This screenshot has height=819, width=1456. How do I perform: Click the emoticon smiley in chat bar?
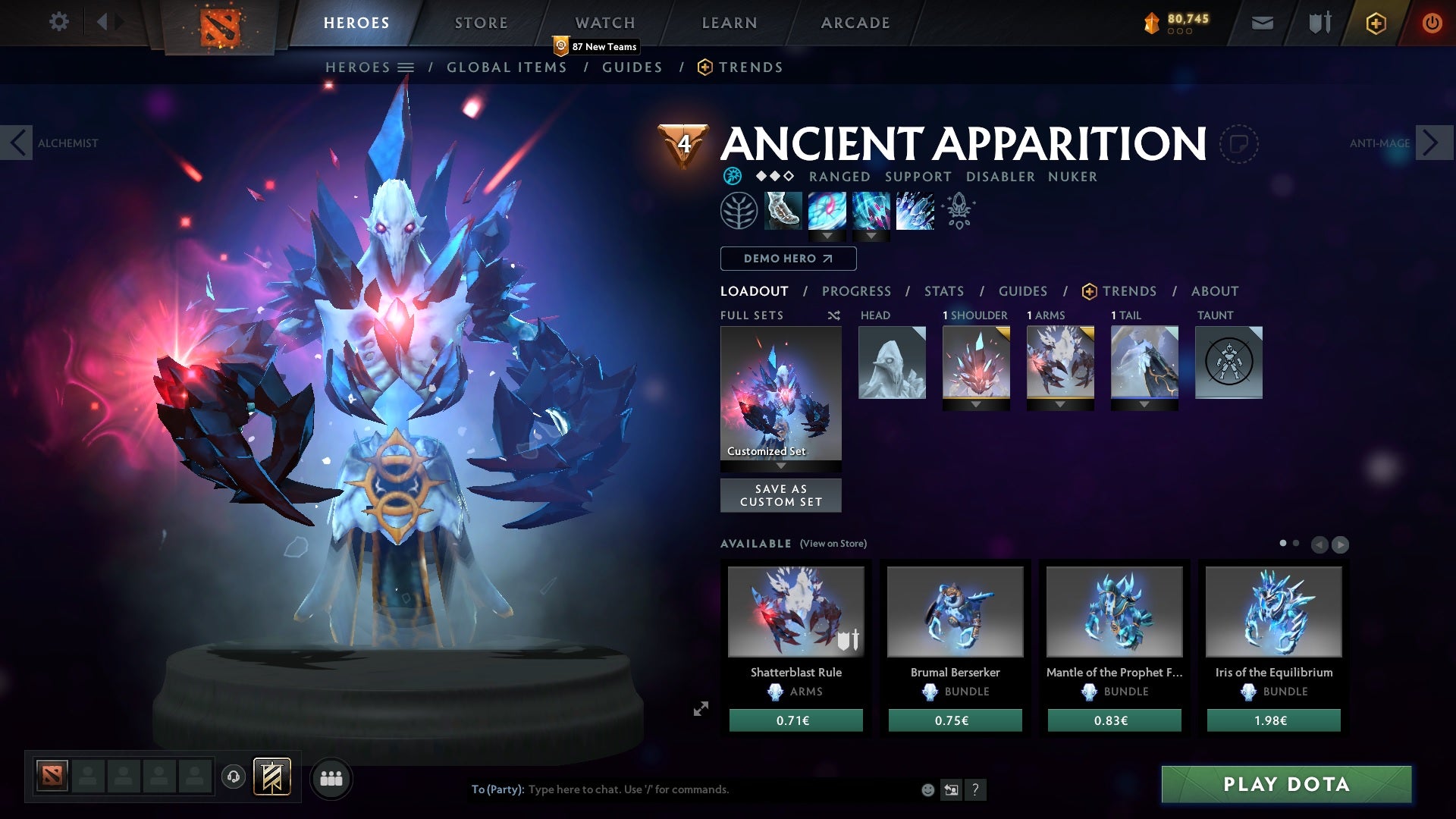coord(927,789)
